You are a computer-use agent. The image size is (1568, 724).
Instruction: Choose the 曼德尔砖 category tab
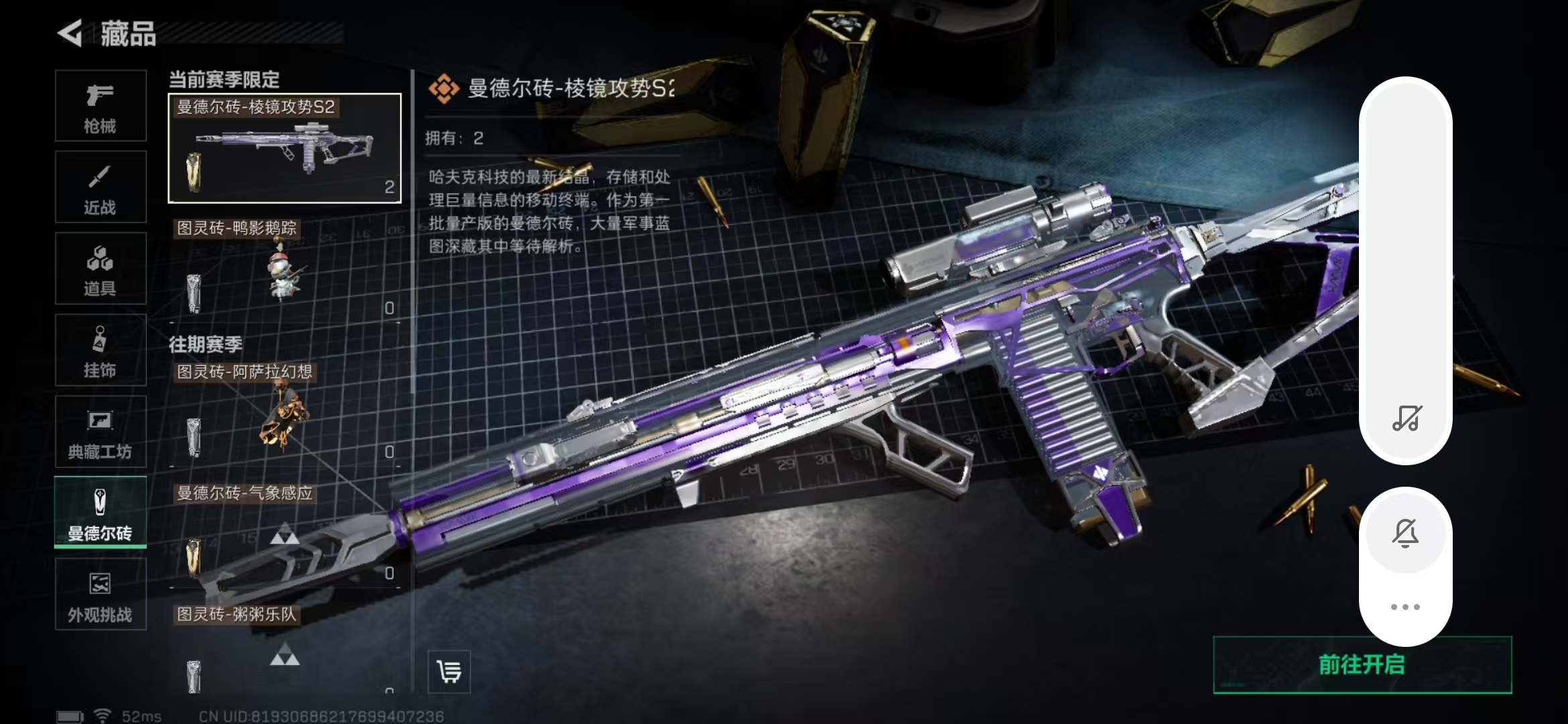tap(101, 513)
